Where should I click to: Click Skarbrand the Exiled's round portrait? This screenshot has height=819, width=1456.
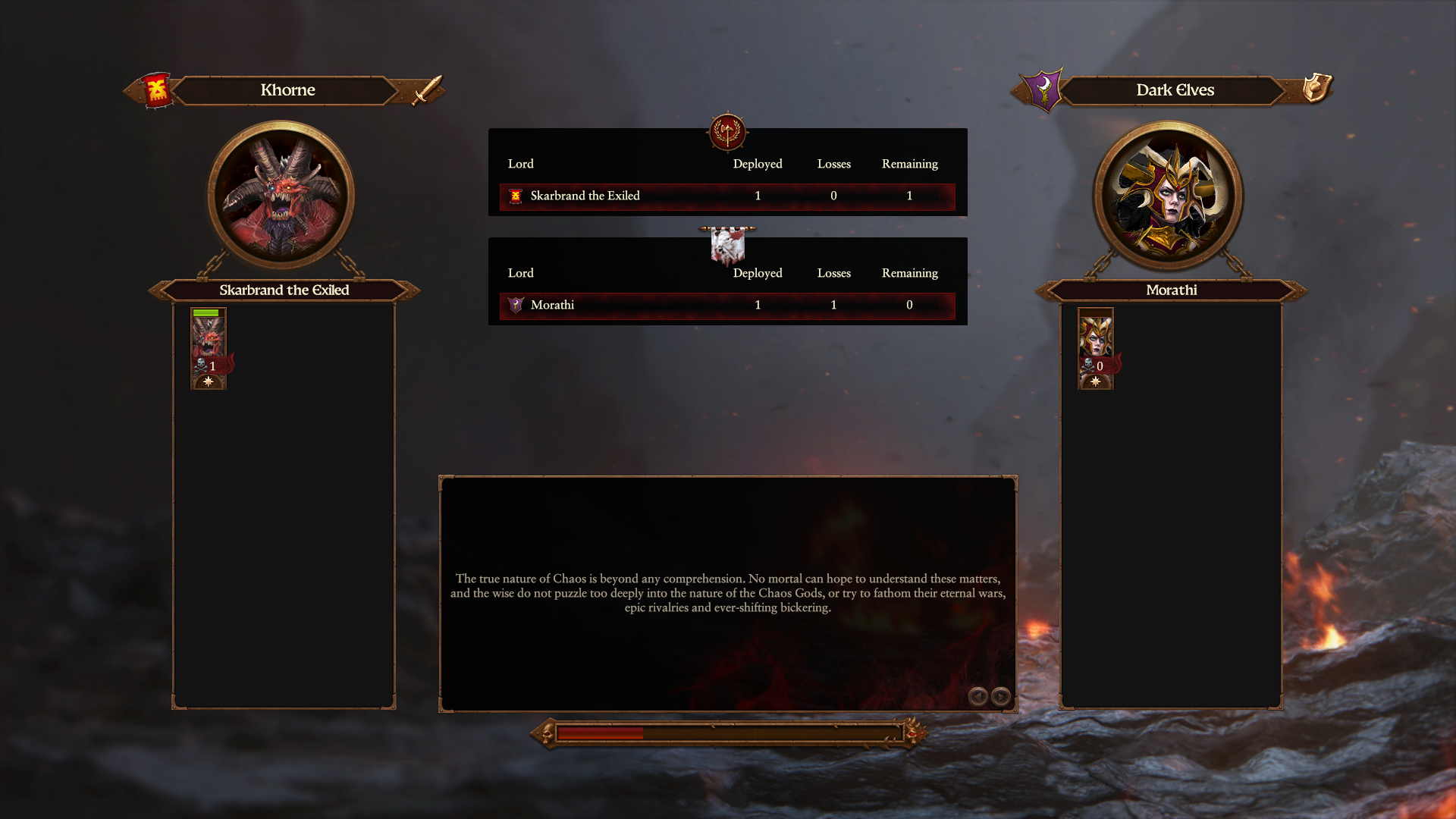coord(281,195)
